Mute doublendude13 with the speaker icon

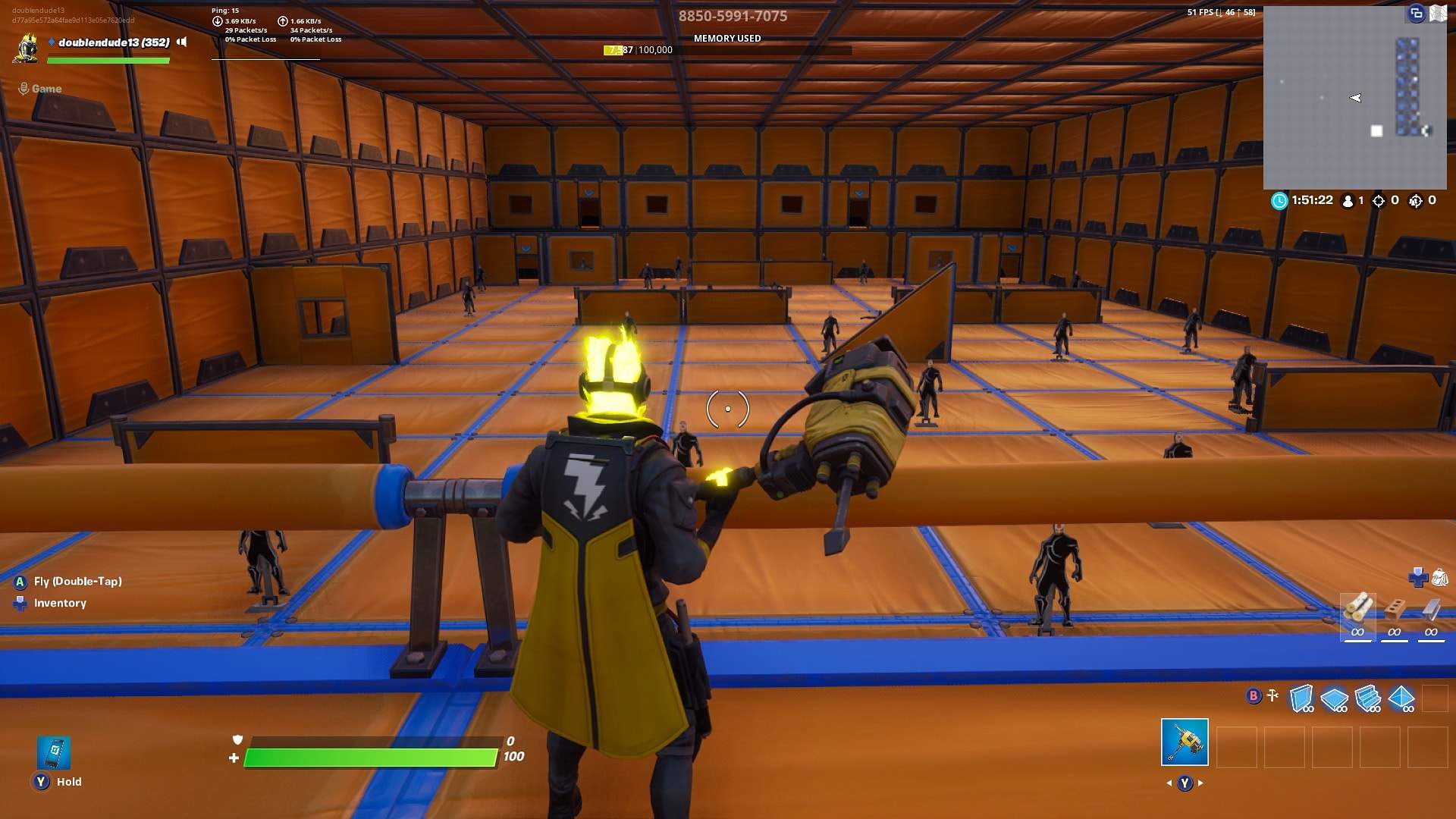[182, 42]
